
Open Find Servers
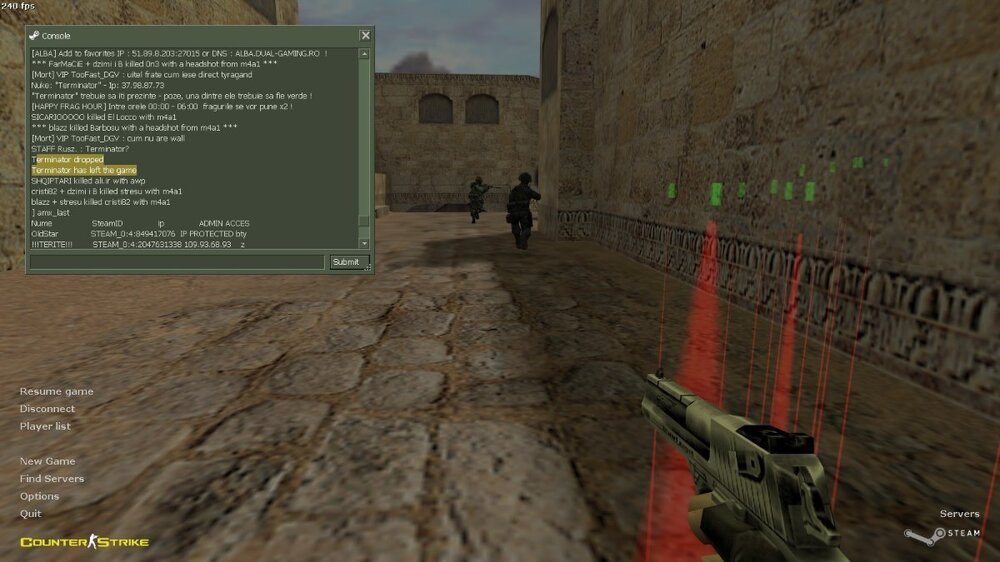coord(52,479)
